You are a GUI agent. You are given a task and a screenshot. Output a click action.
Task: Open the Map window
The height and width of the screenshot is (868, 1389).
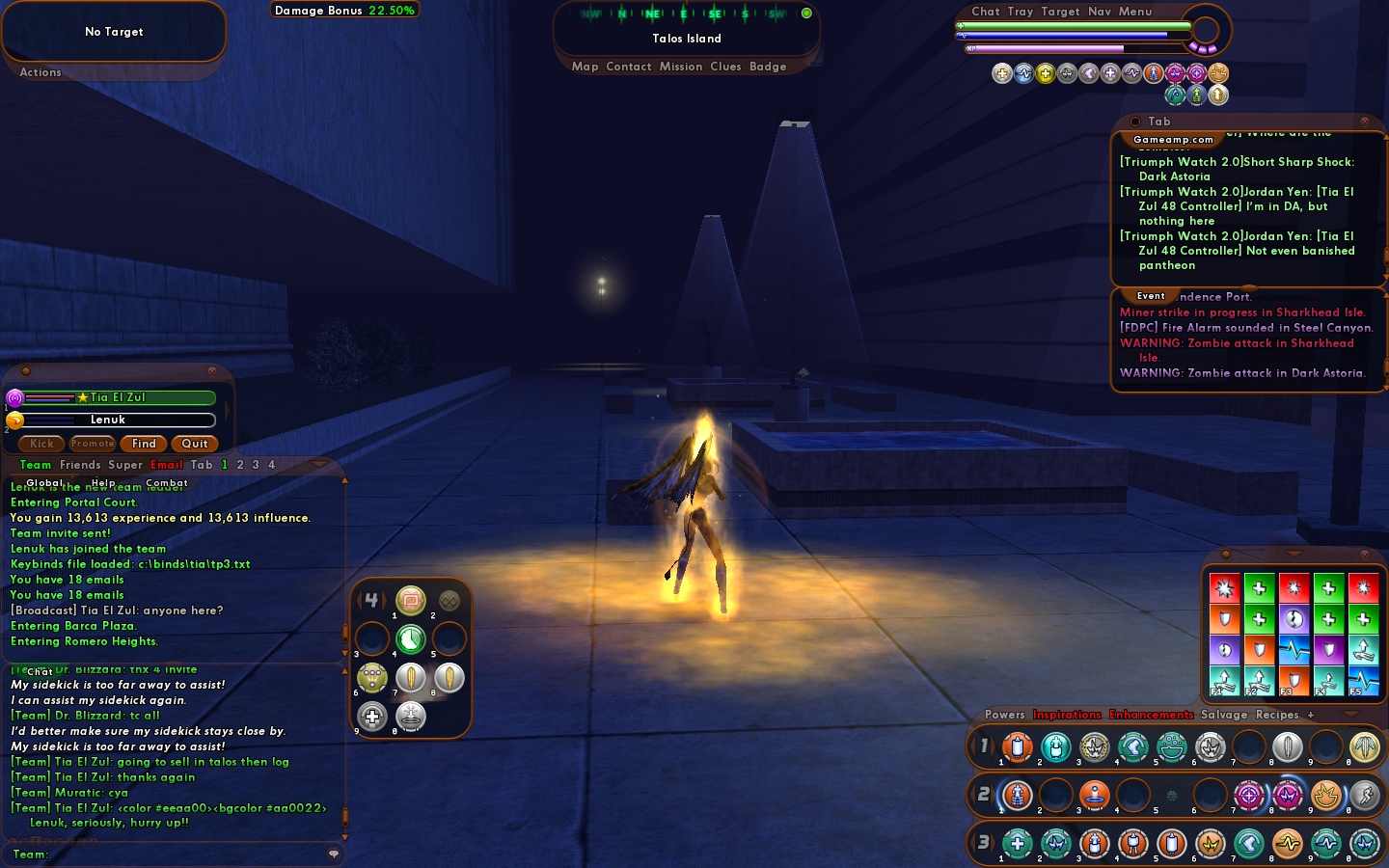point(585,67)
